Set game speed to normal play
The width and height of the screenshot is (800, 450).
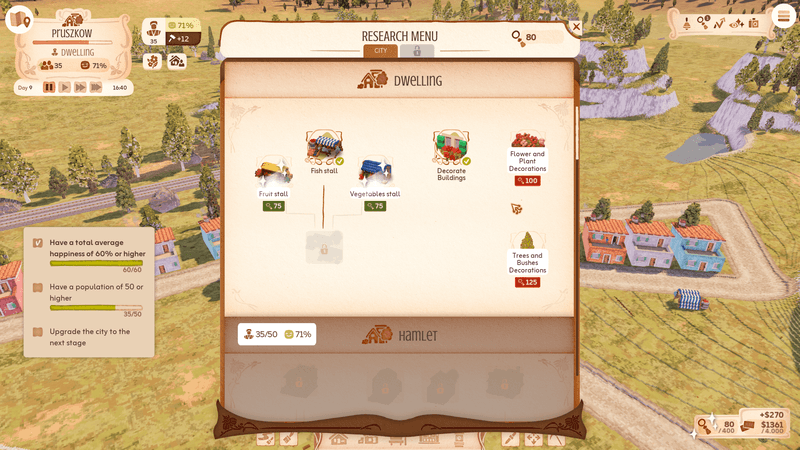pos(65,88)
